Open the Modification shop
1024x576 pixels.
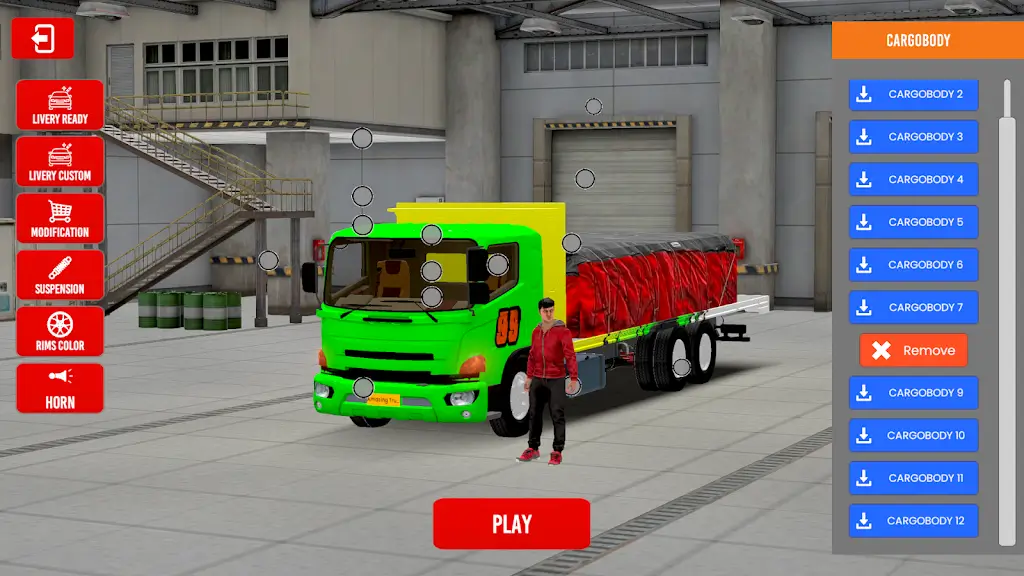pyautogui.click(x=60, y=218)
